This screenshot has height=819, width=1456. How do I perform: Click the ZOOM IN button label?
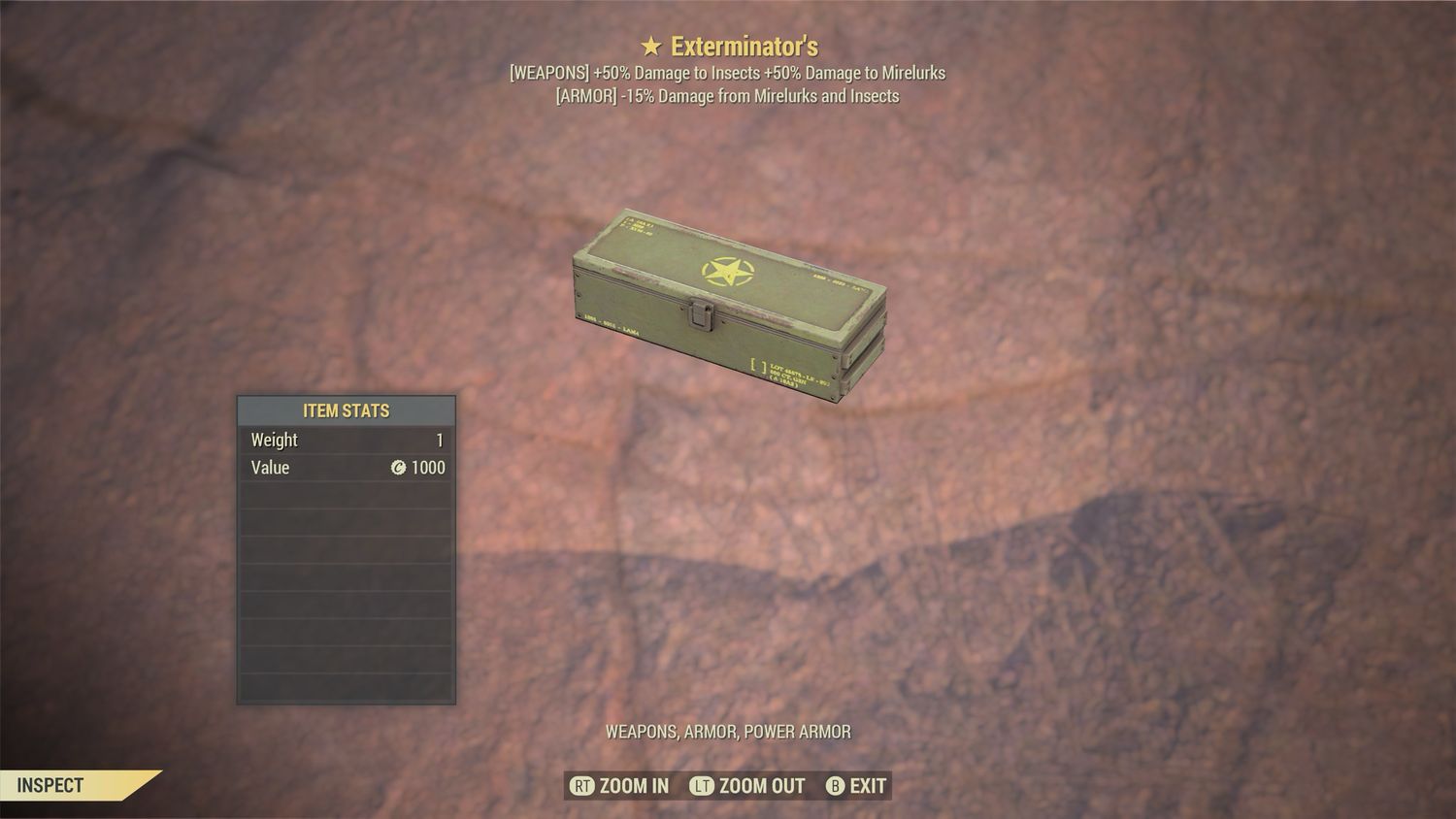pyautogui.click(x=633, y=786)
